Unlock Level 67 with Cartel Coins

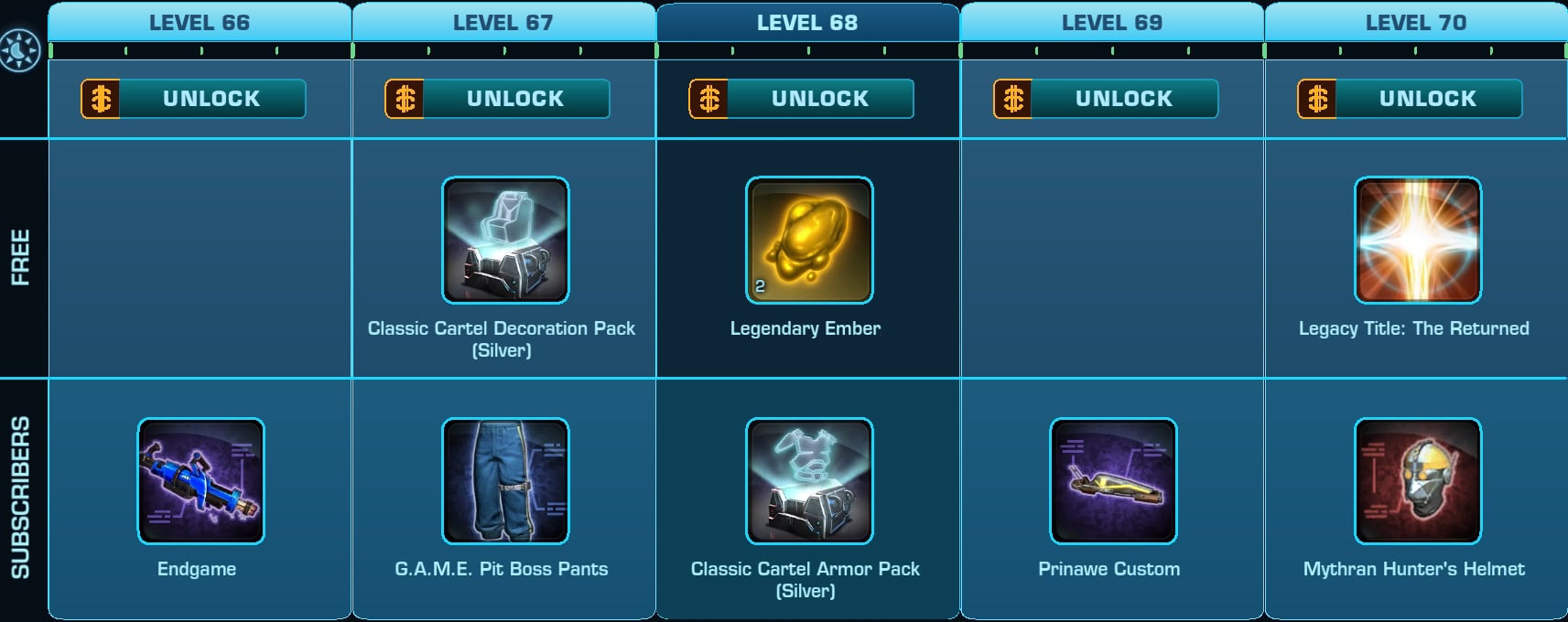click(x=498, y=99)
